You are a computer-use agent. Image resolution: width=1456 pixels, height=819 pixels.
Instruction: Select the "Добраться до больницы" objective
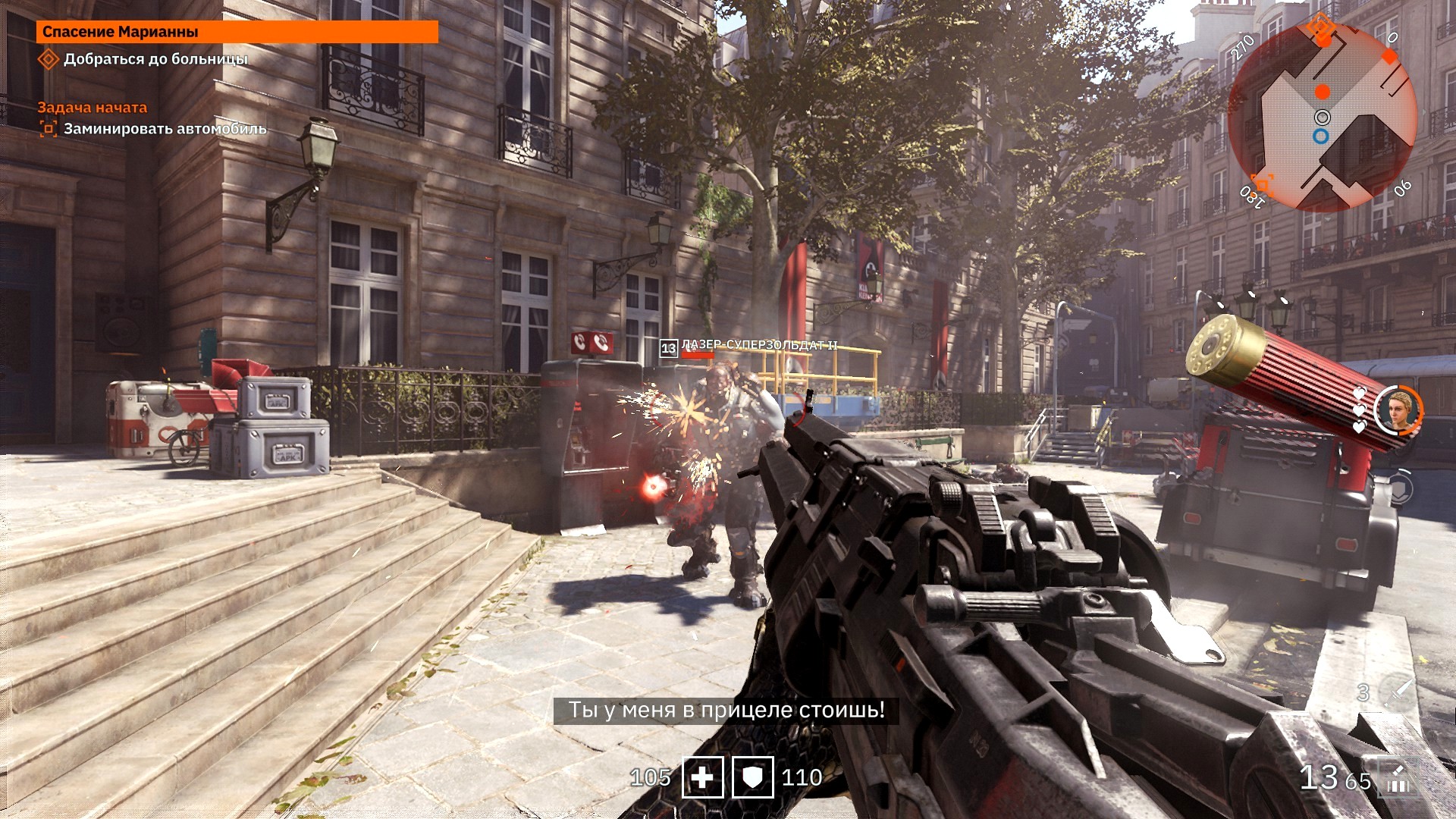pyautogui.click(x=155, y=59)
